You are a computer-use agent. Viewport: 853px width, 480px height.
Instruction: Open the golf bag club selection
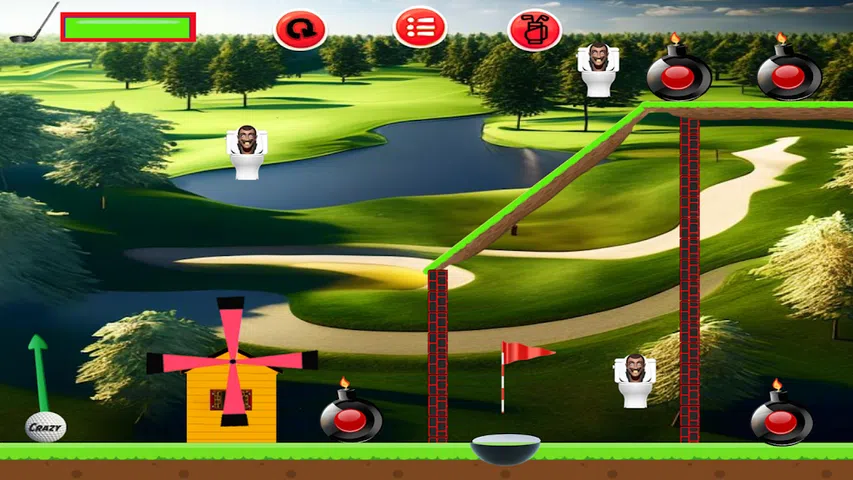click(535, 29)
